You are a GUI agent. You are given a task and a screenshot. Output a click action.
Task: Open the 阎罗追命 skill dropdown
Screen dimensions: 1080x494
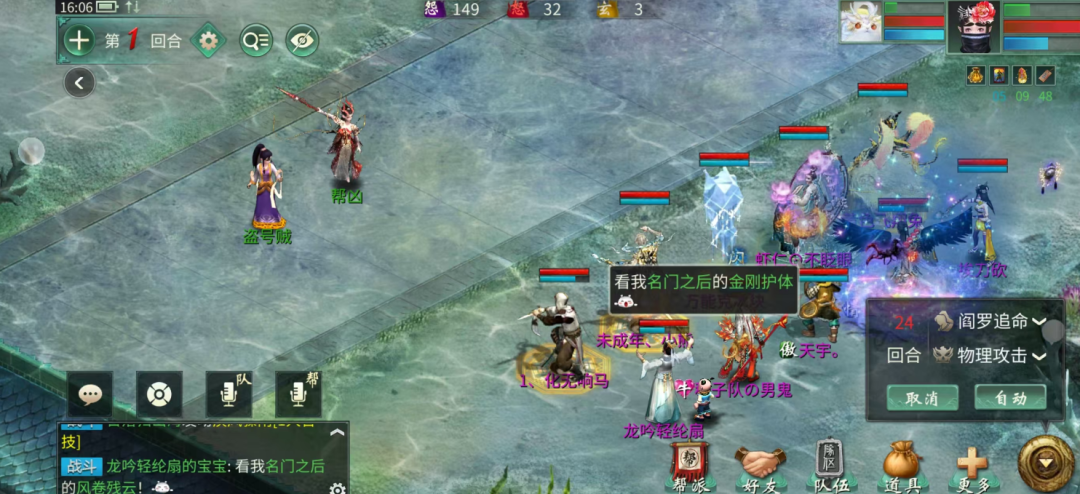tap(990, 322)
